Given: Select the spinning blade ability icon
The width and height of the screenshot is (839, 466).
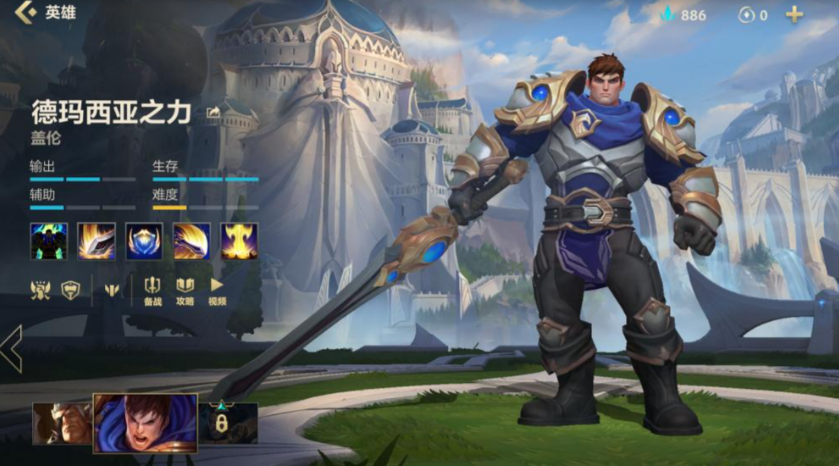Looking at the screenshot, I should click(192, 241).
